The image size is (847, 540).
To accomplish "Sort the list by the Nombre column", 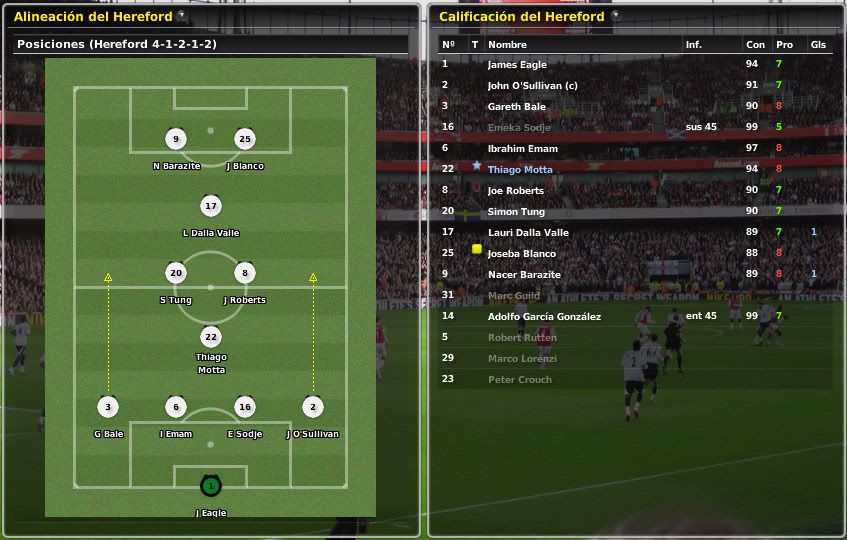I will point(507,45).
